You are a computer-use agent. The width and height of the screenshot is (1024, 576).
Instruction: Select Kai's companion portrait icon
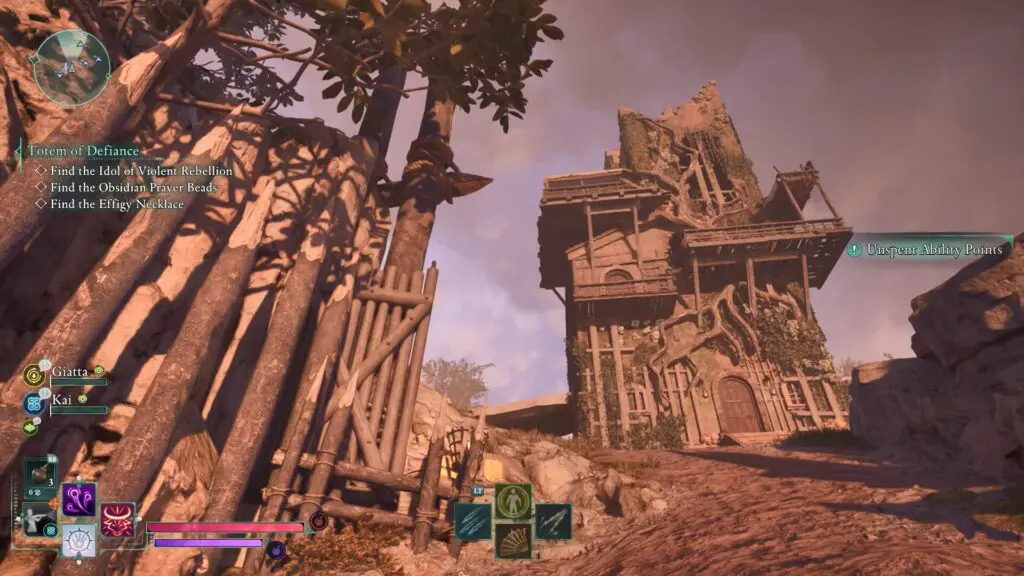point(33,403)
